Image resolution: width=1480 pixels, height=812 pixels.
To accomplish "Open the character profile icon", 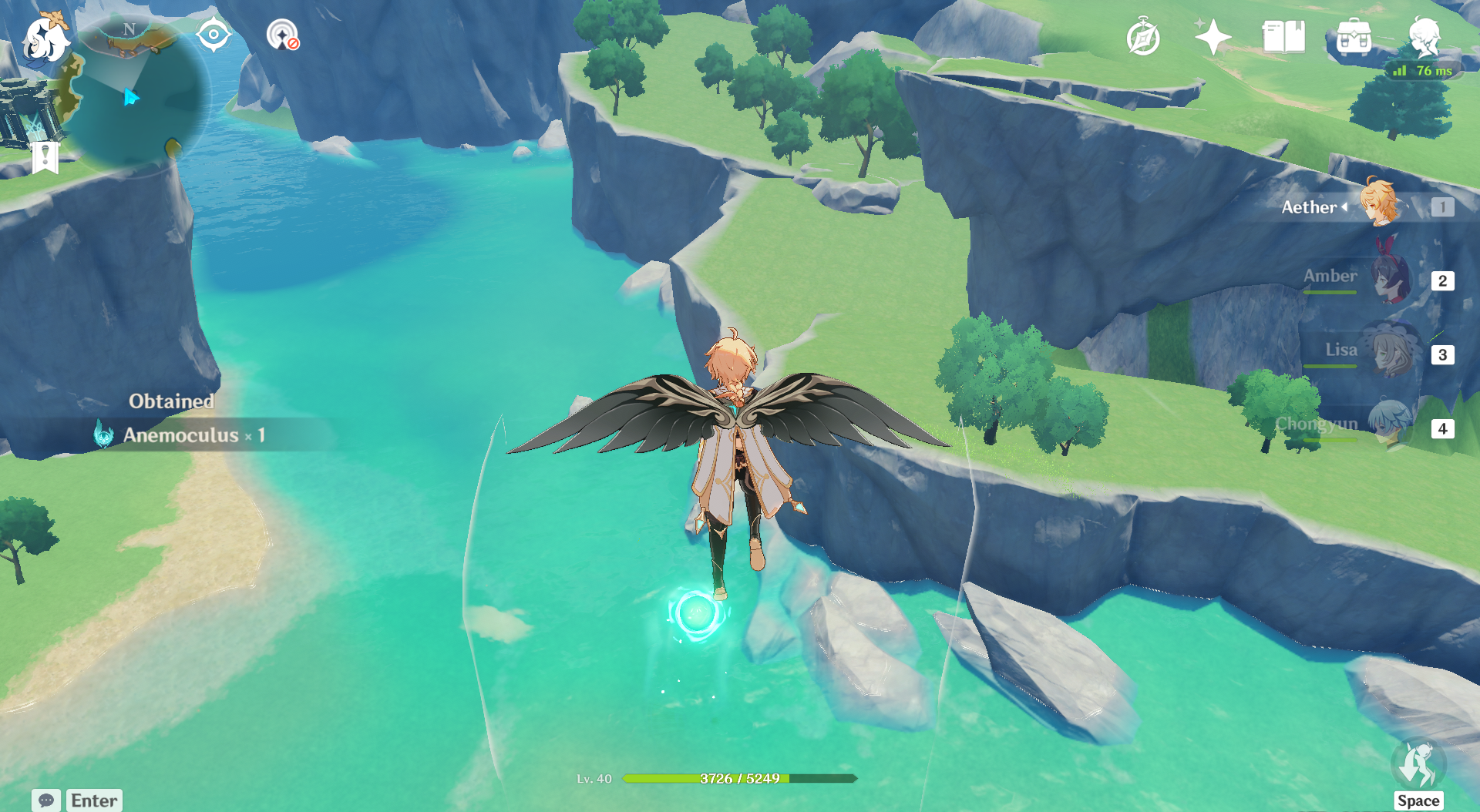I will (x=1424, y=37).
